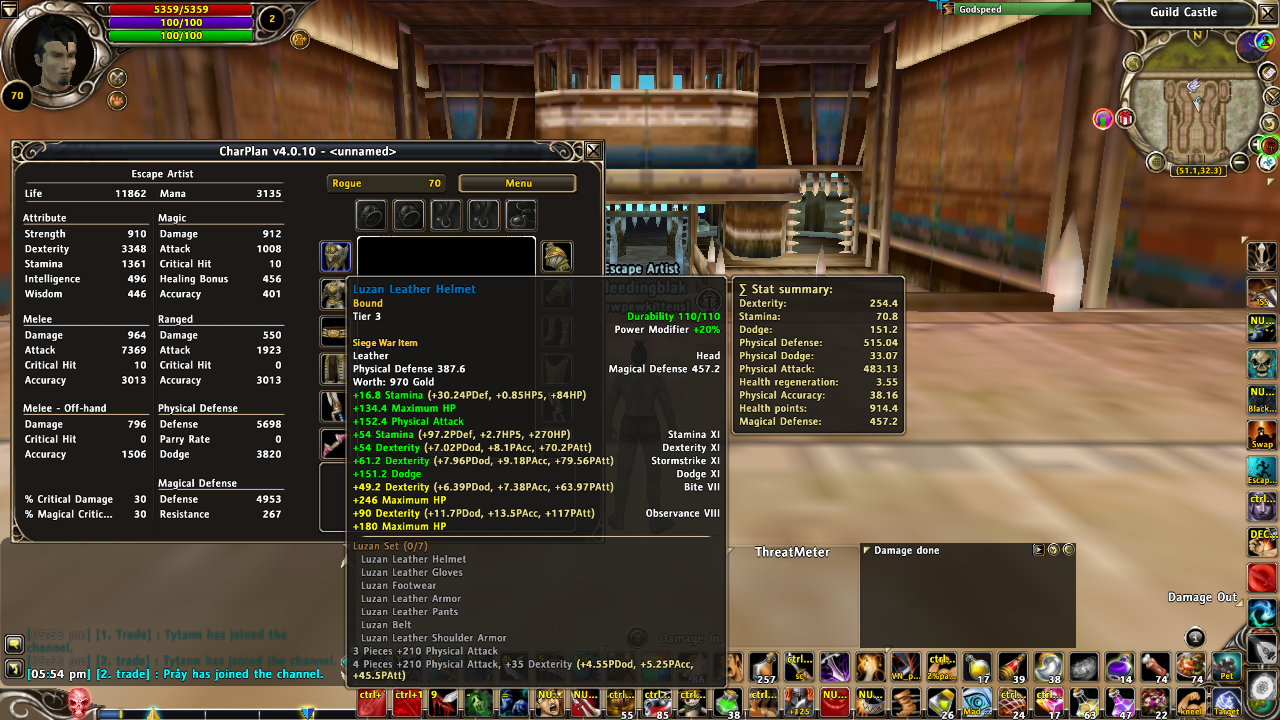
Task: Select the helmet equipment slot
Action: [335, 256]
